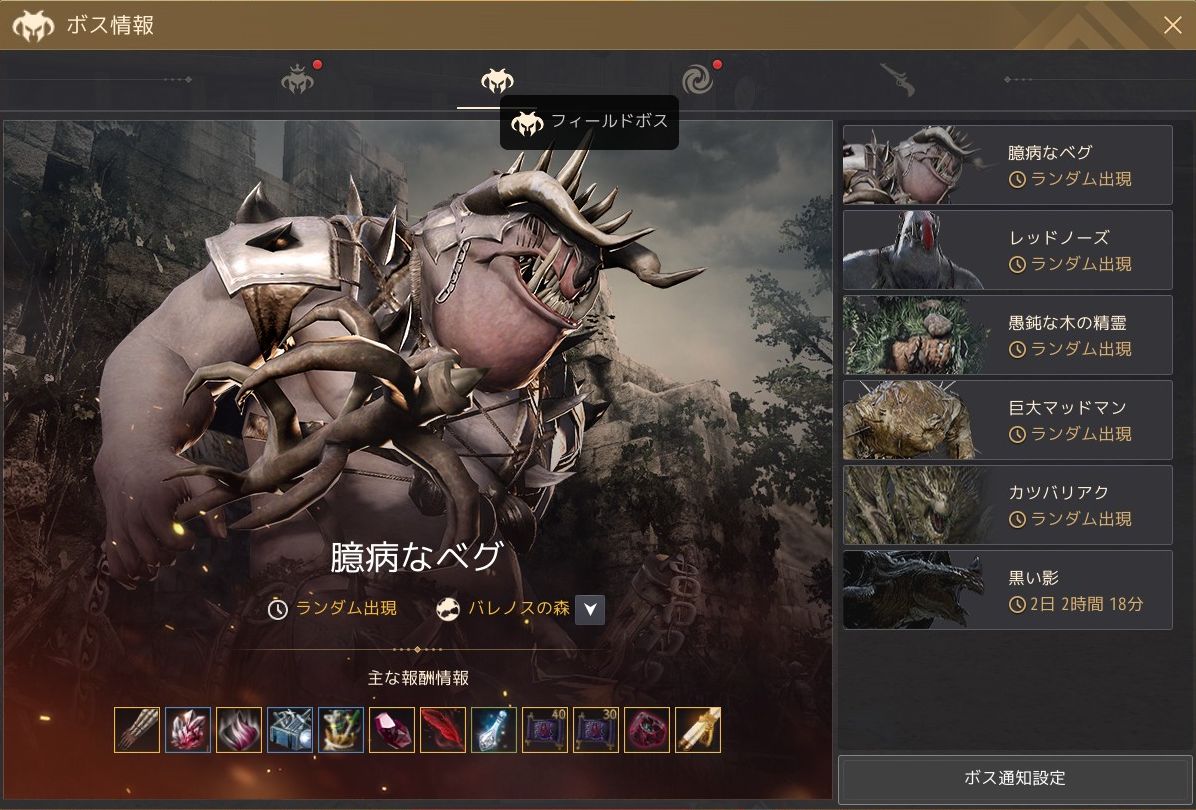Select 臆病なベグ in the boss list

pyautogui.click(x=1007, y=165)
